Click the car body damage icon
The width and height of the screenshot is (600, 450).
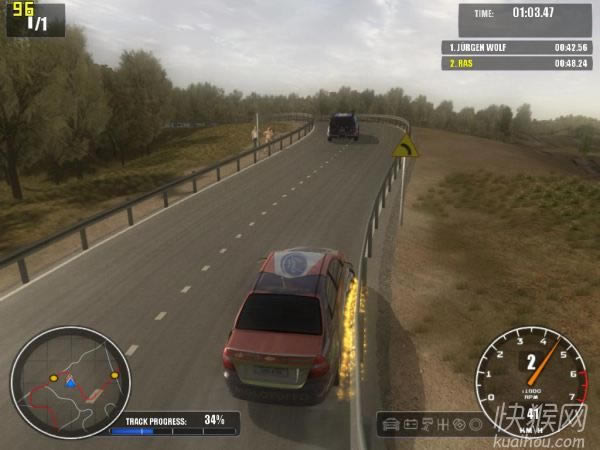point(391,424)
